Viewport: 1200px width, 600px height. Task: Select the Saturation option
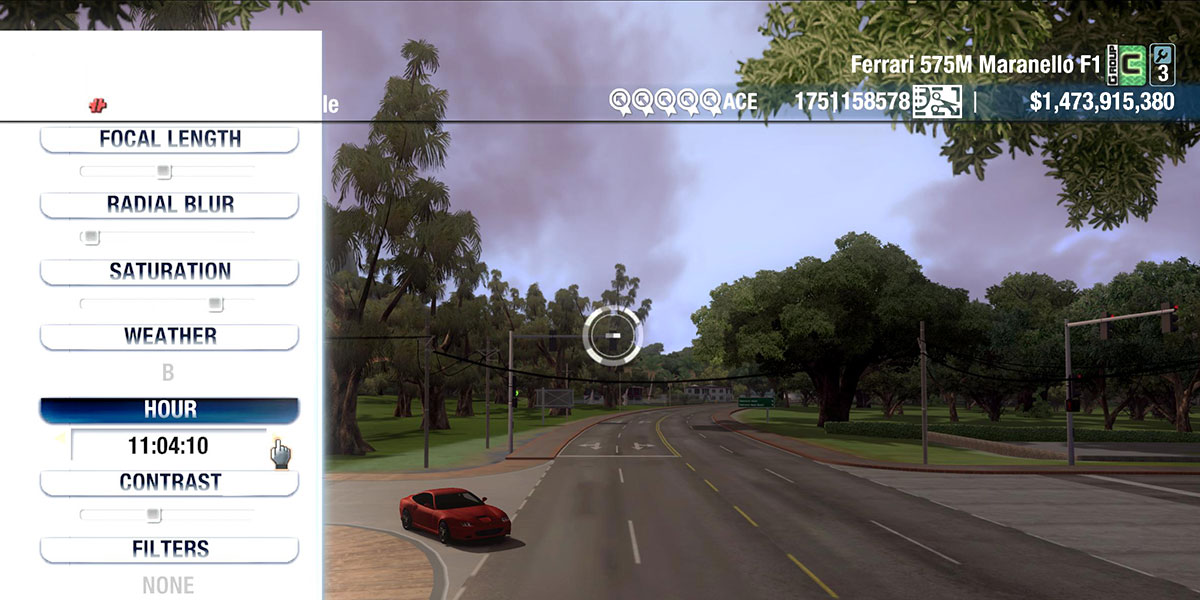(169, 271)
